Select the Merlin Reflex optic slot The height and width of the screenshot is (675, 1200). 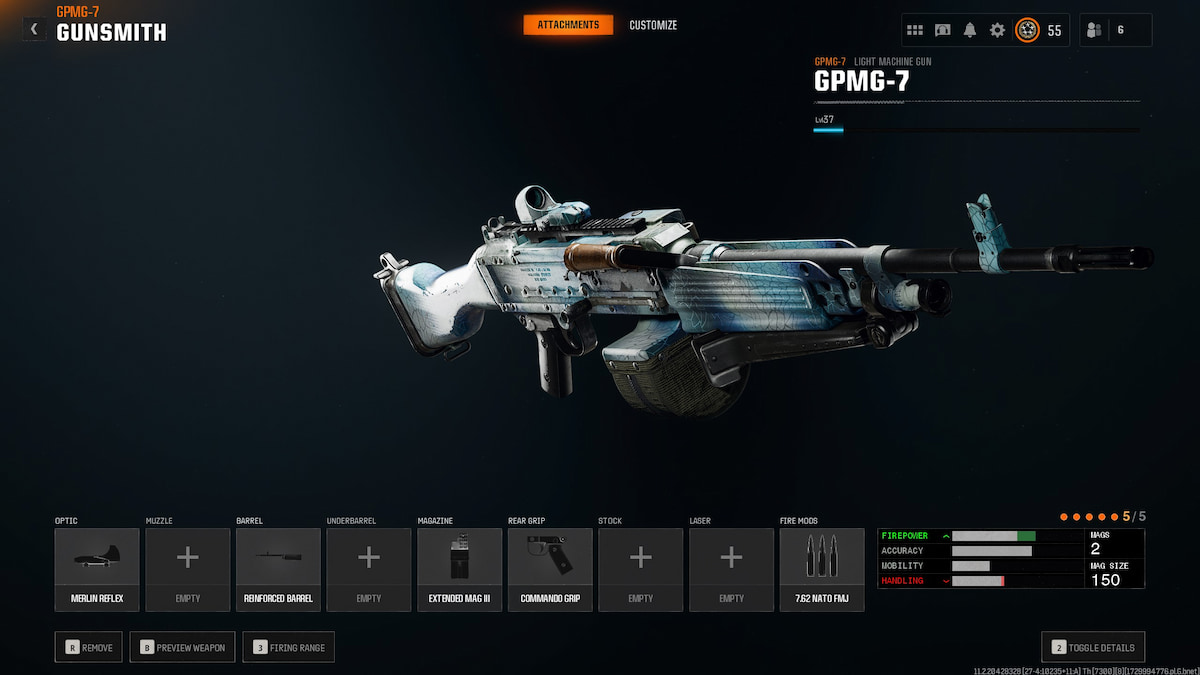97,569
